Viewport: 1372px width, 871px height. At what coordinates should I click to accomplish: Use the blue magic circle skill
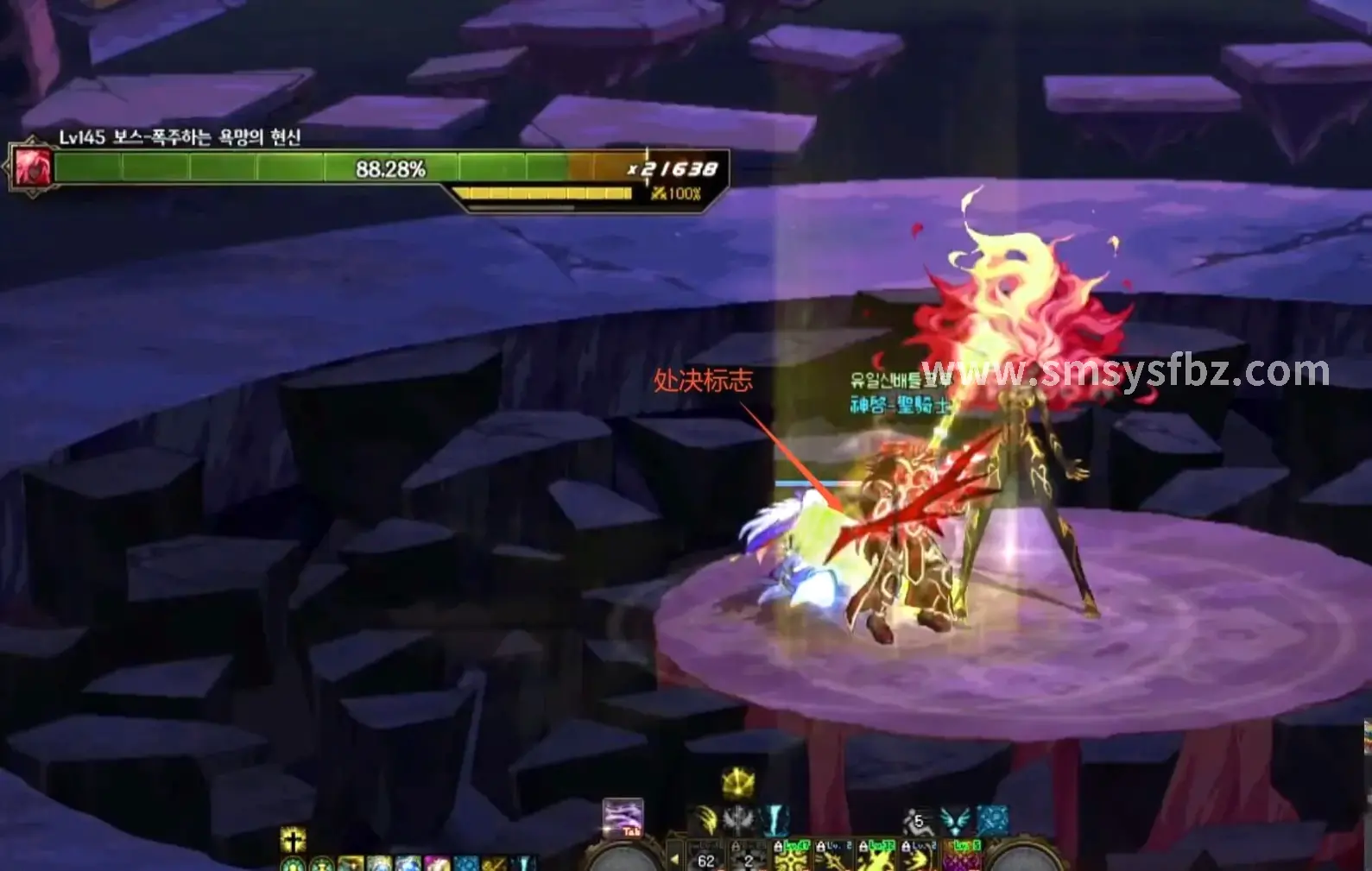(x=992, y=820)
